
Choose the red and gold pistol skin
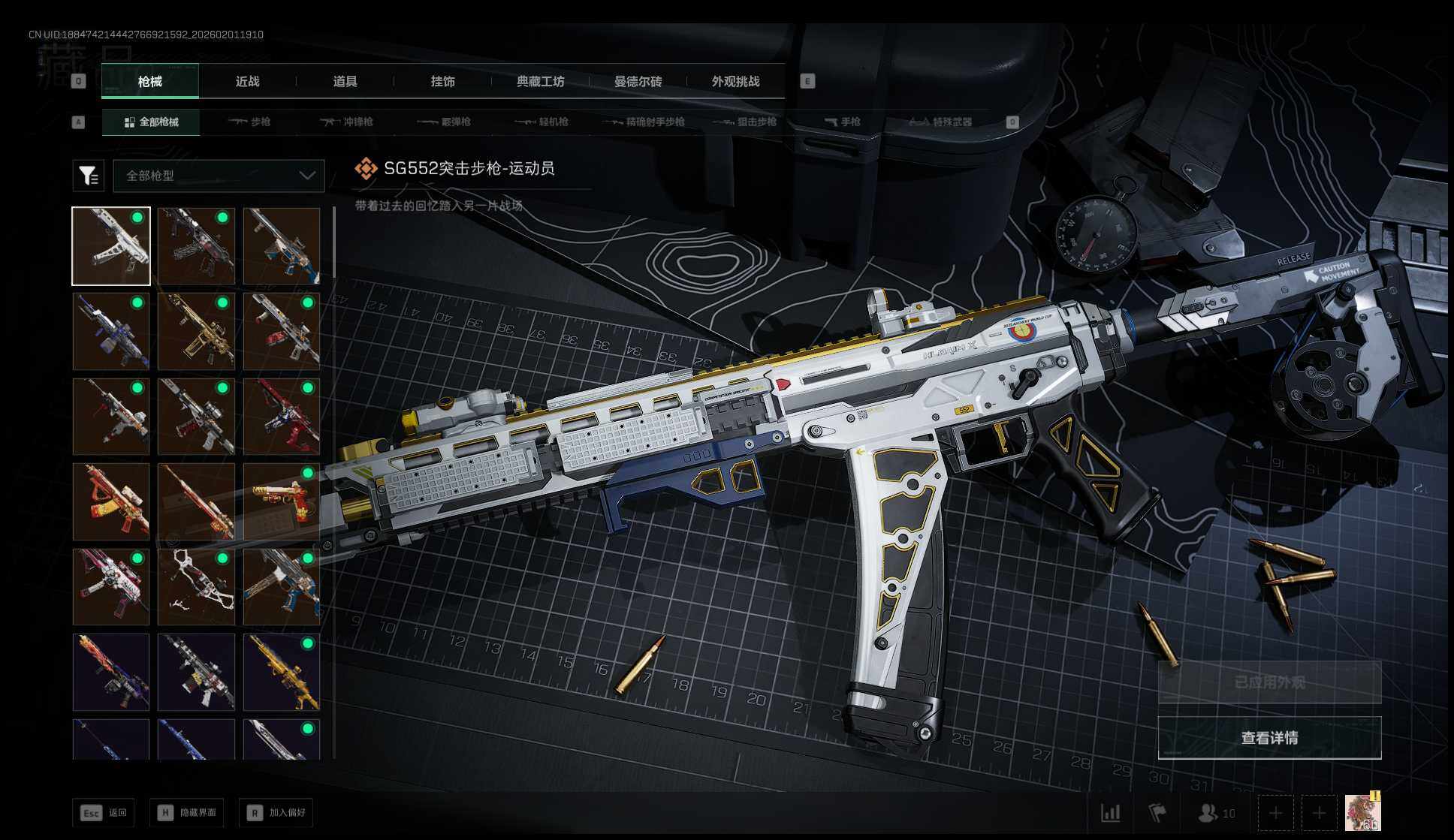282,501
